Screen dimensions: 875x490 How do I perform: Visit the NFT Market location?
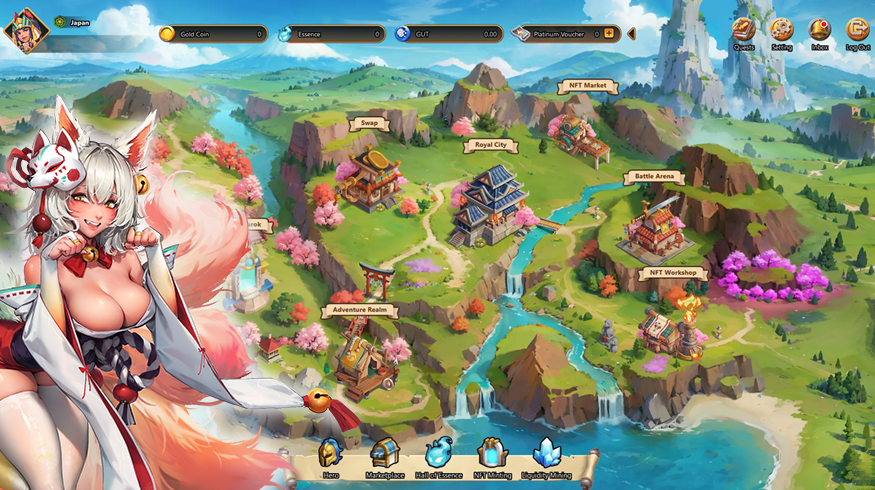[587, 86]
